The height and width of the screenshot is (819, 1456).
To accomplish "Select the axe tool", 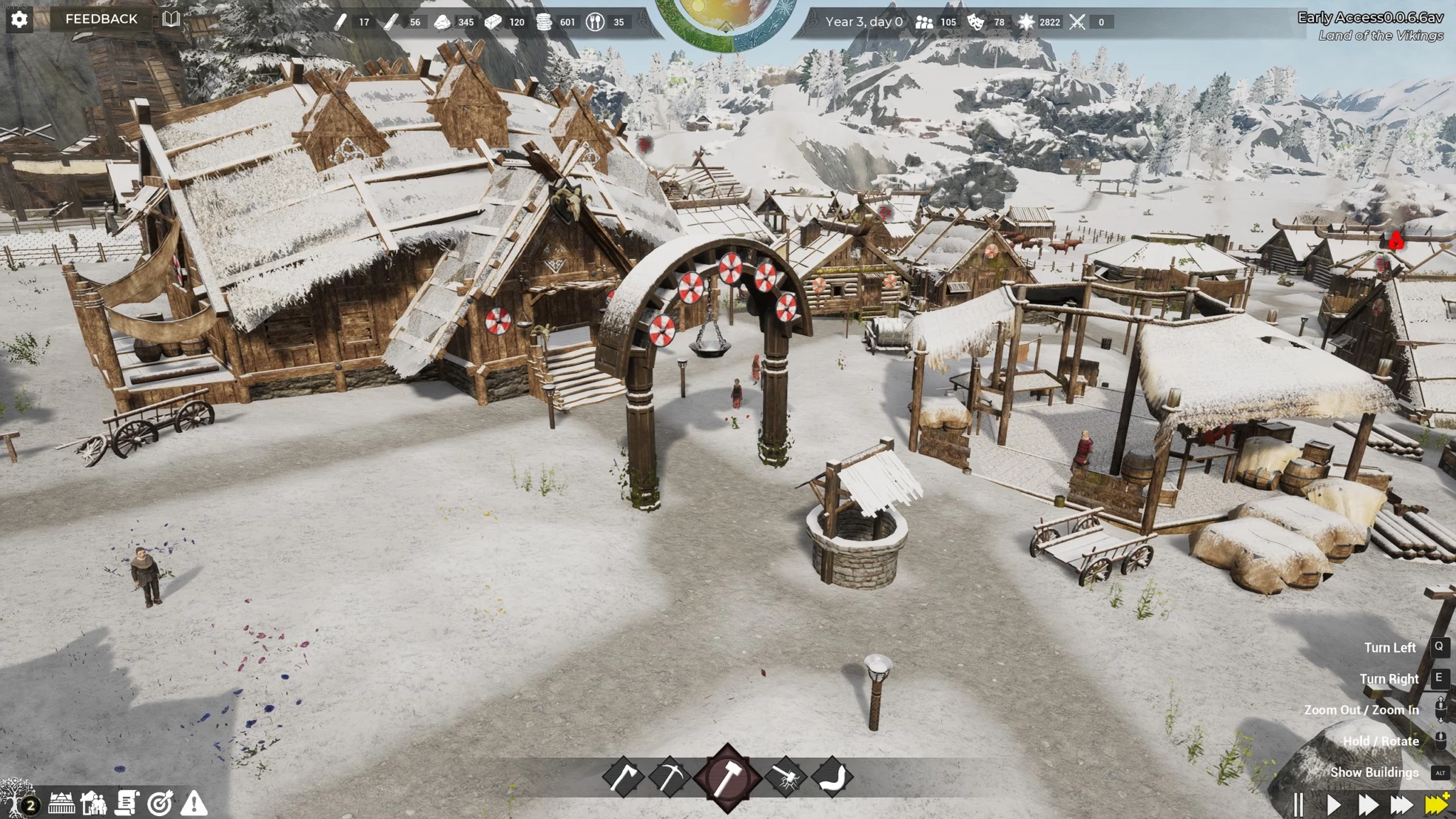I will (x=623, y=778).
